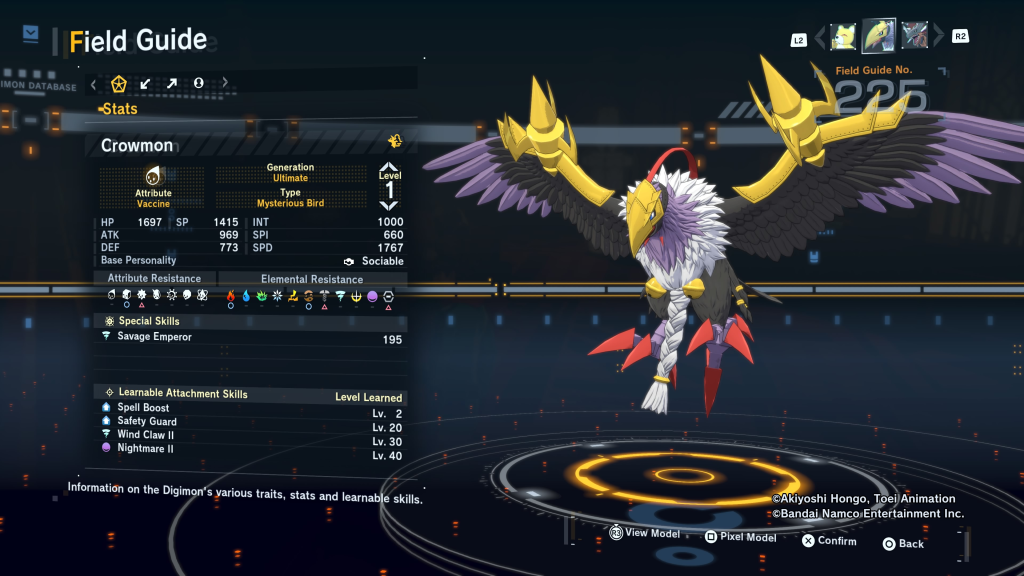Choose the grey-red Digimon thumbnail
1024x576 pixels.
(x=914, y=36)
